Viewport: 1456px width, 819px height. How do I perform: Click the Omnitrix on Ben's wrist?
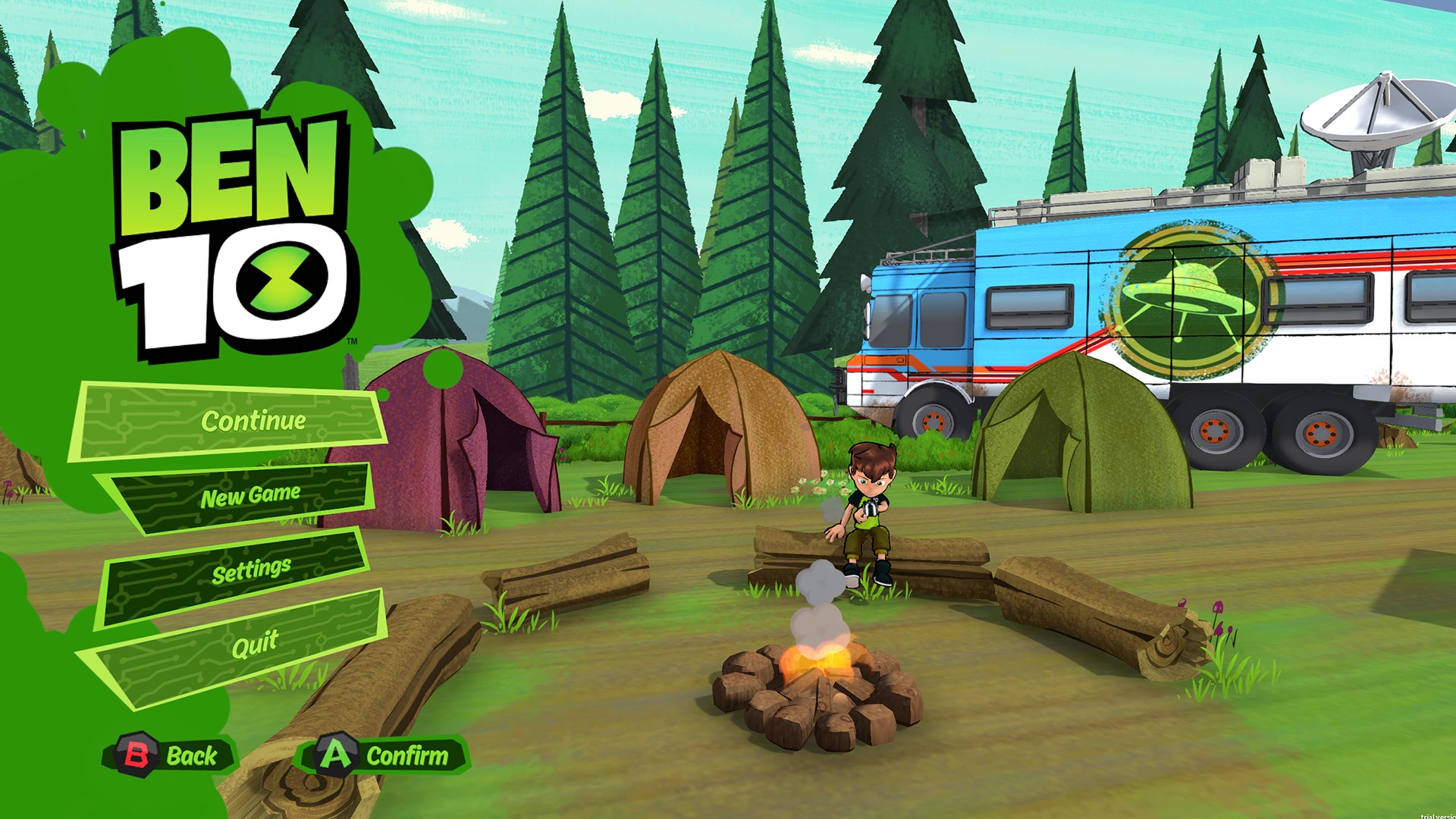point(870,508)
